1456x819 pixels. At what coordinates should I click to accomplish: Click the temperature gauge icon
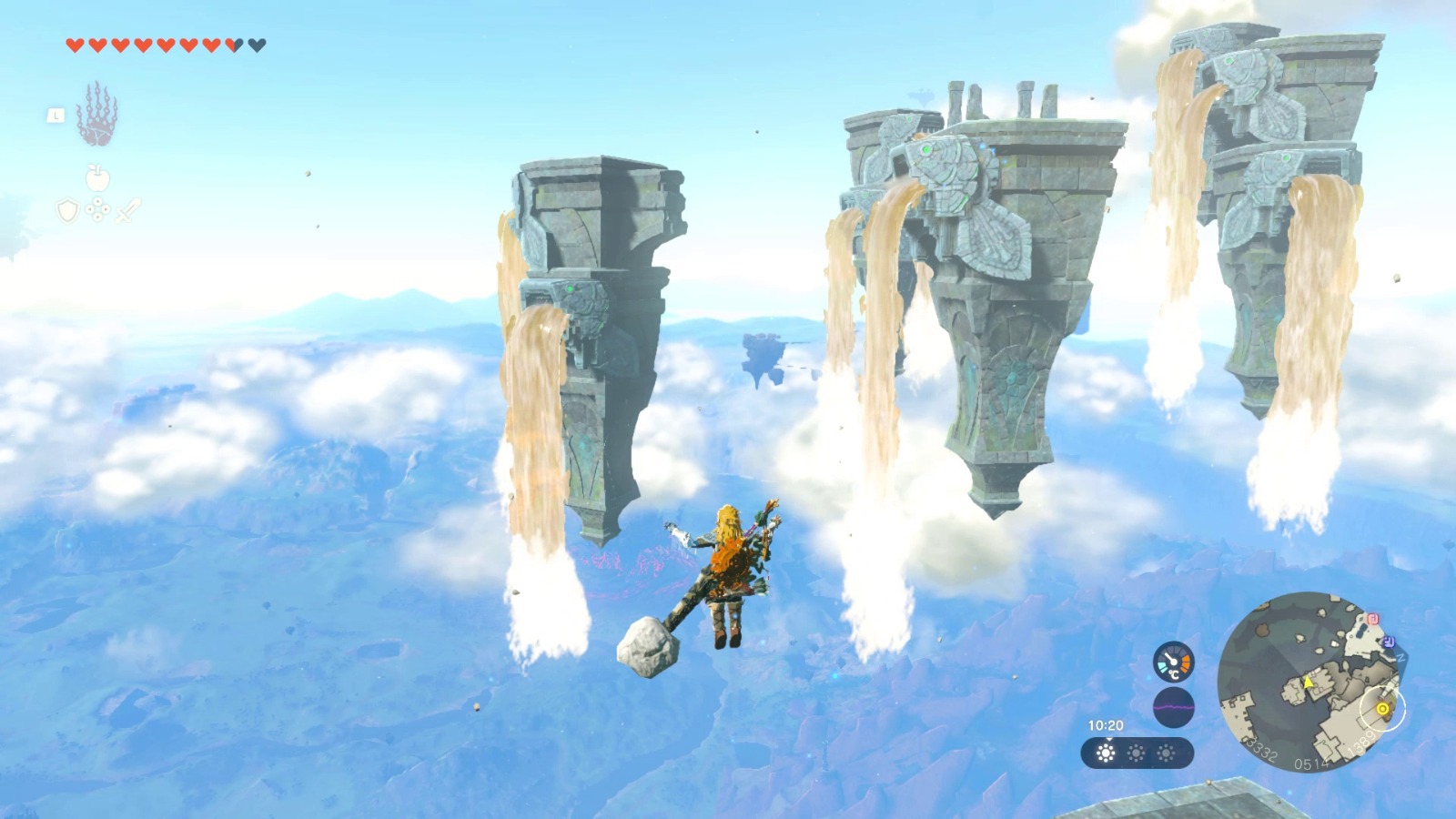(x=1173, y=662)
